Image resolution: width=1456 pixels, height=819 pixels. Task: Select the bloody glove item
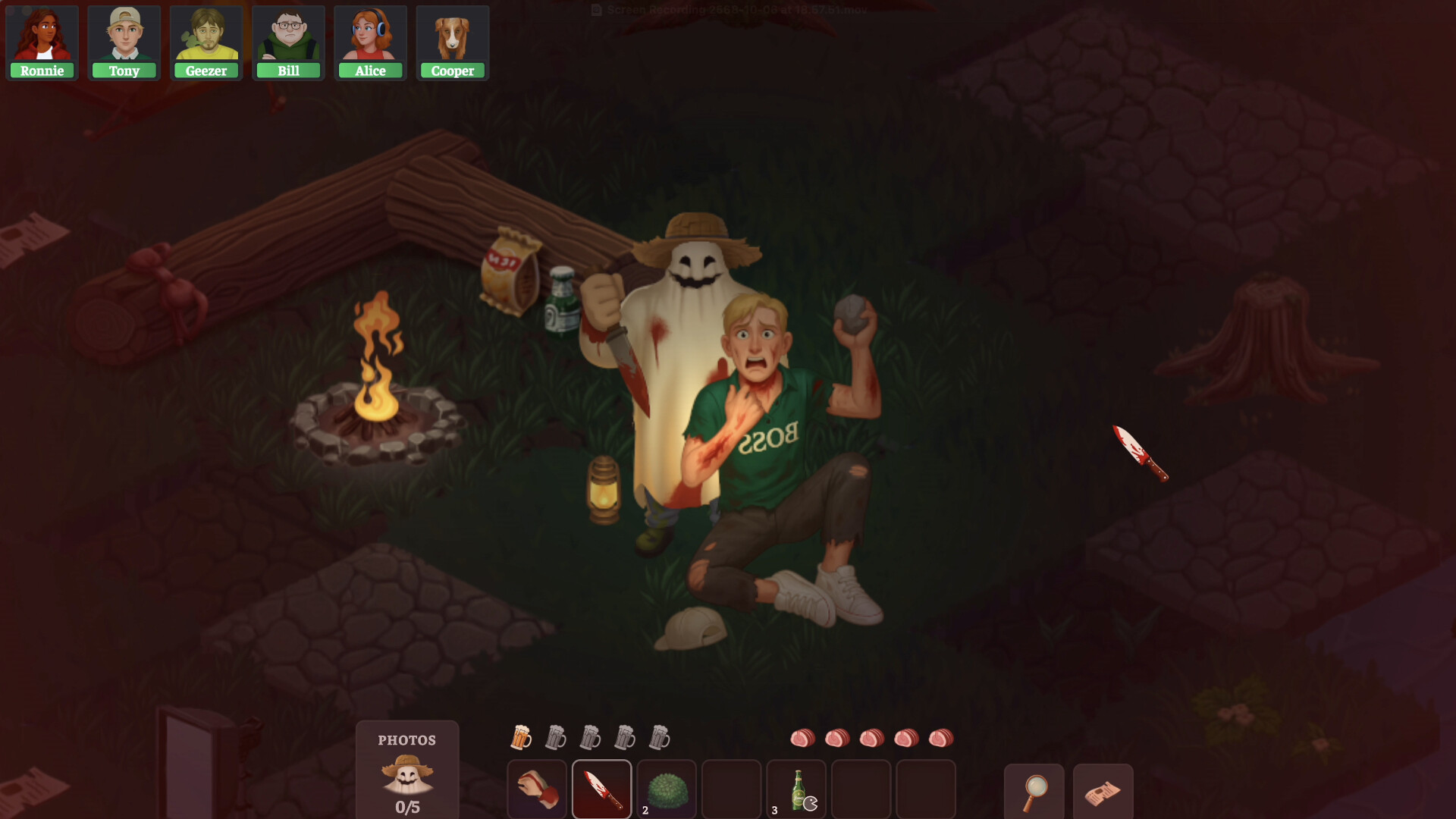[536, 790]
